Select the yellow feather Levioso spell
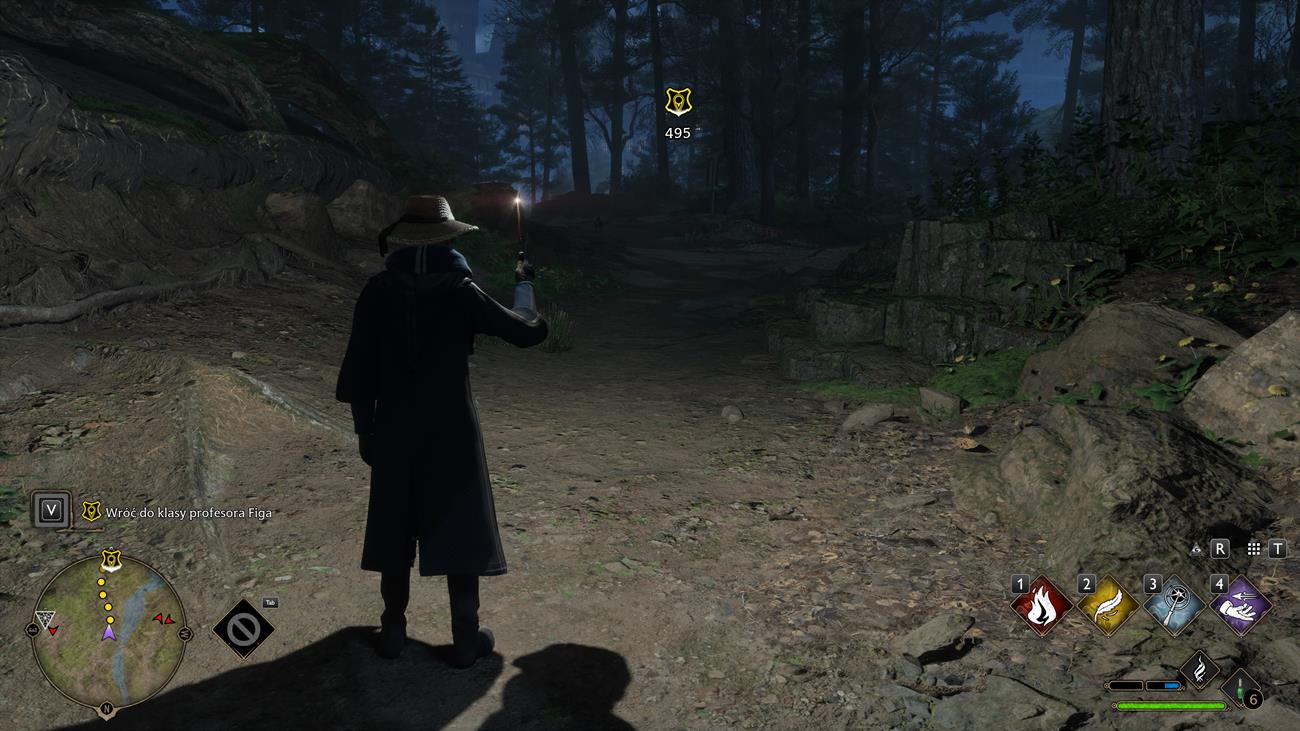Viewport: 1300px width, 731px height. (x=1108, y=606)
